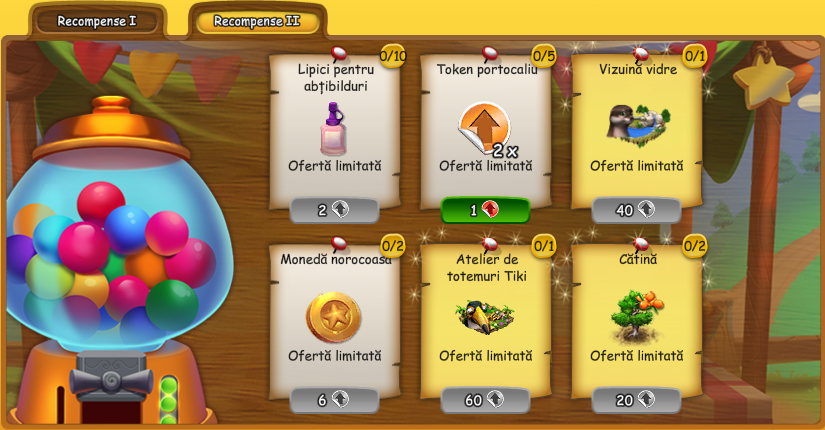The image size is (825, 430).
Task: Purchase Monedă norocoasă for 6 tokens
Action: click(x=334, y=400)
